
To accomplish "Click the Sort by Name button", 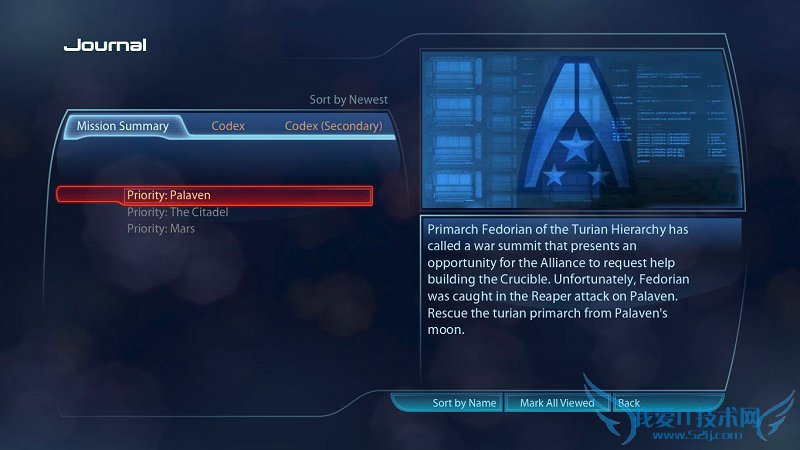I will pyautogui.click(x=464, y=403).
